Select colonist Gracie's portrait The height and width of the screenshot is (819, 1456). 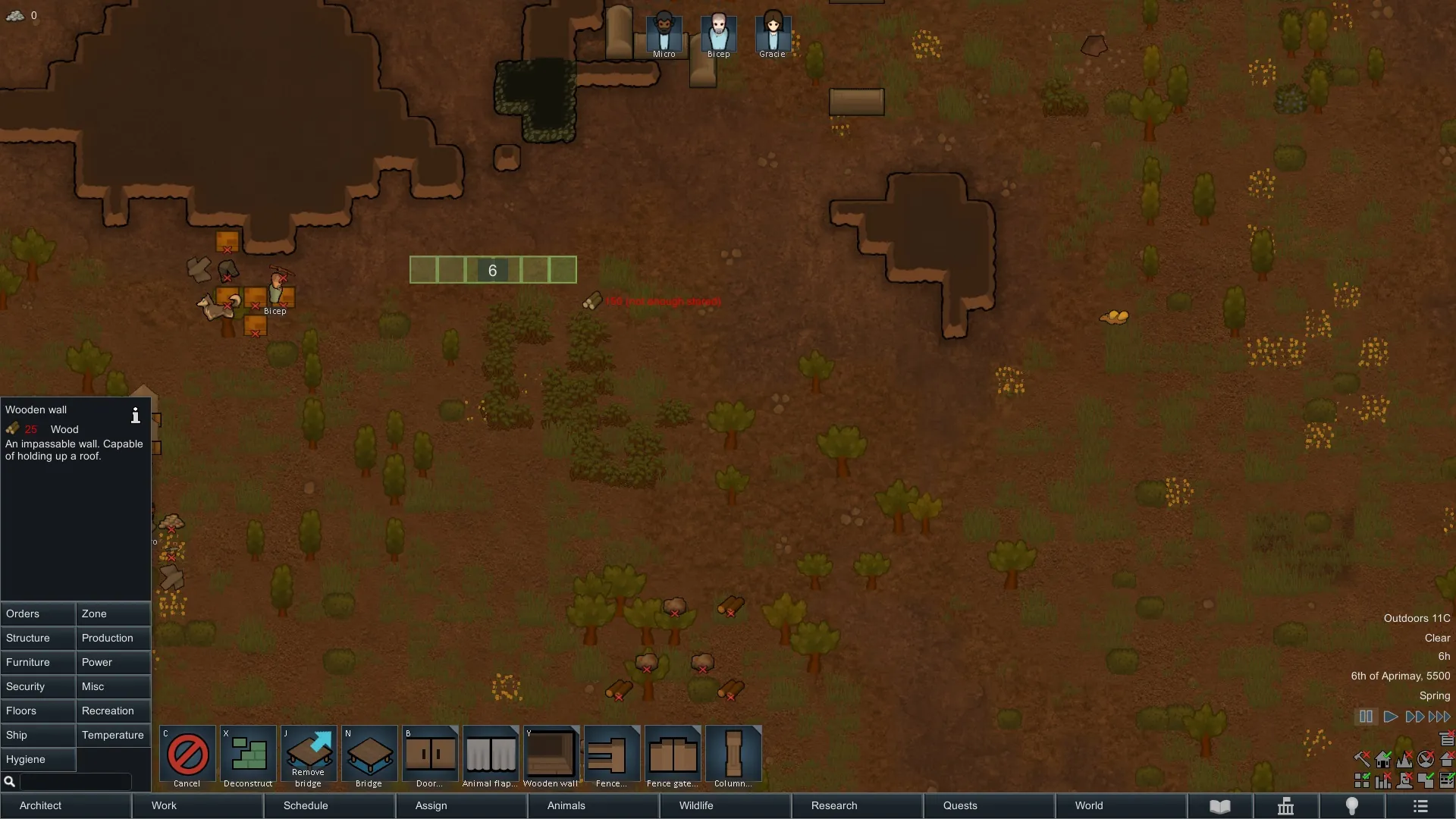773,34
